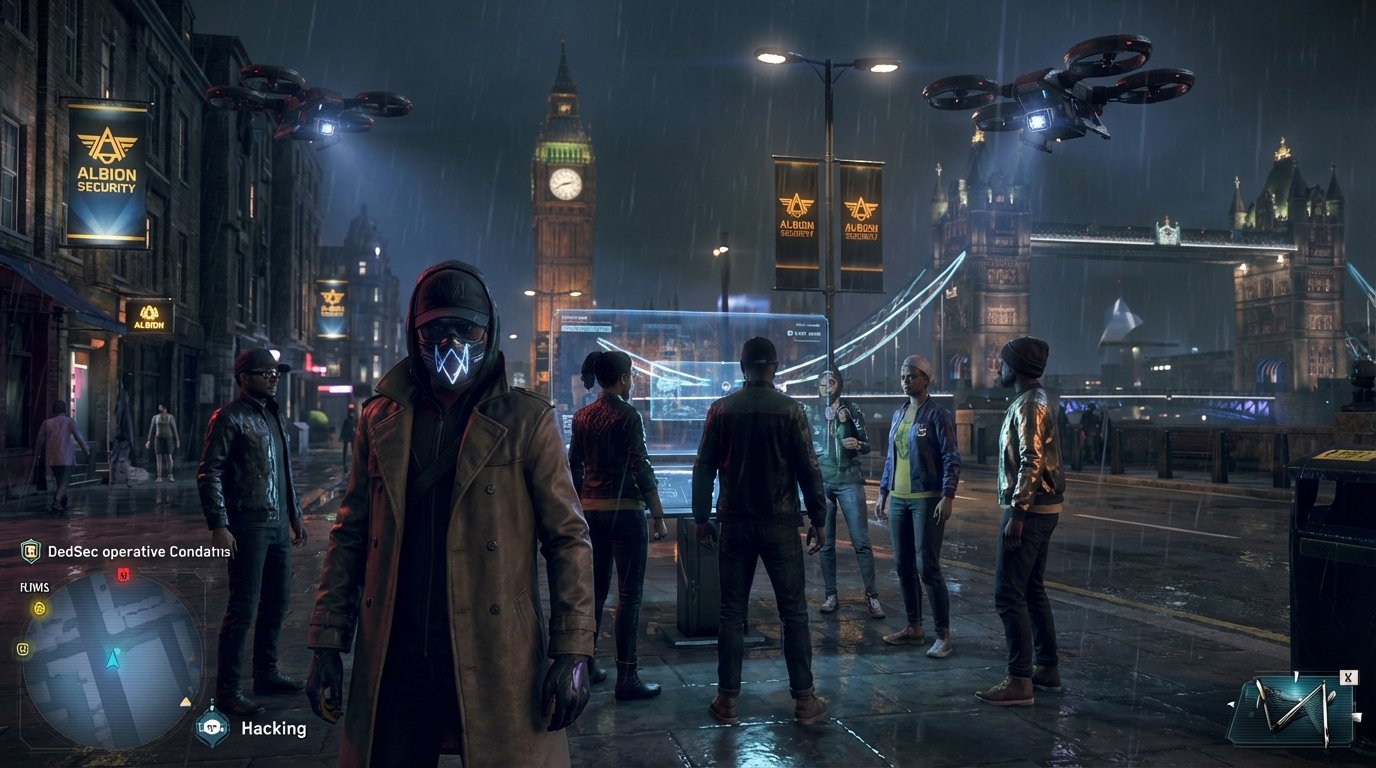Expand the gadget selector panel
Screen dimensions: 1376x768
point(1300,710)
